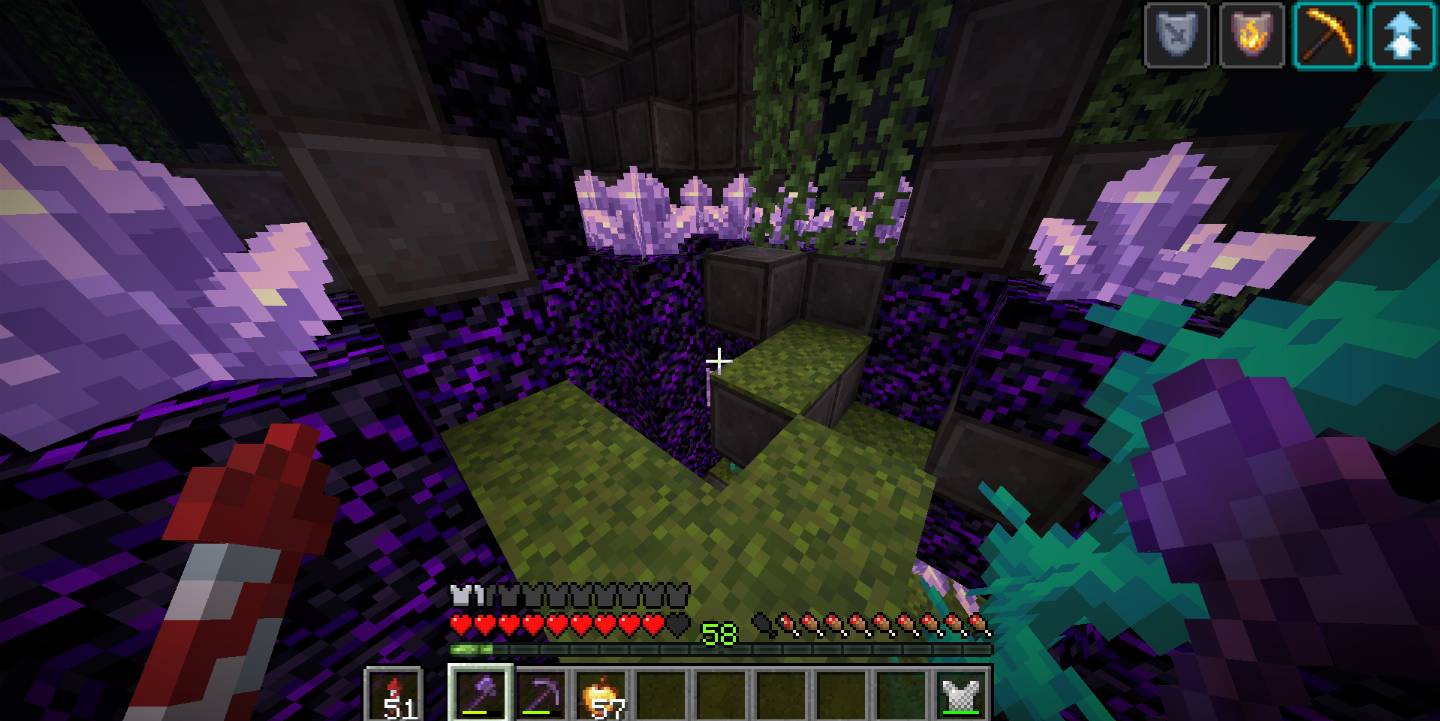The width and height of the screenshot is (1440, 721).
Task: Click the Resistance shield effect icon
Action: click(1177, 35)
